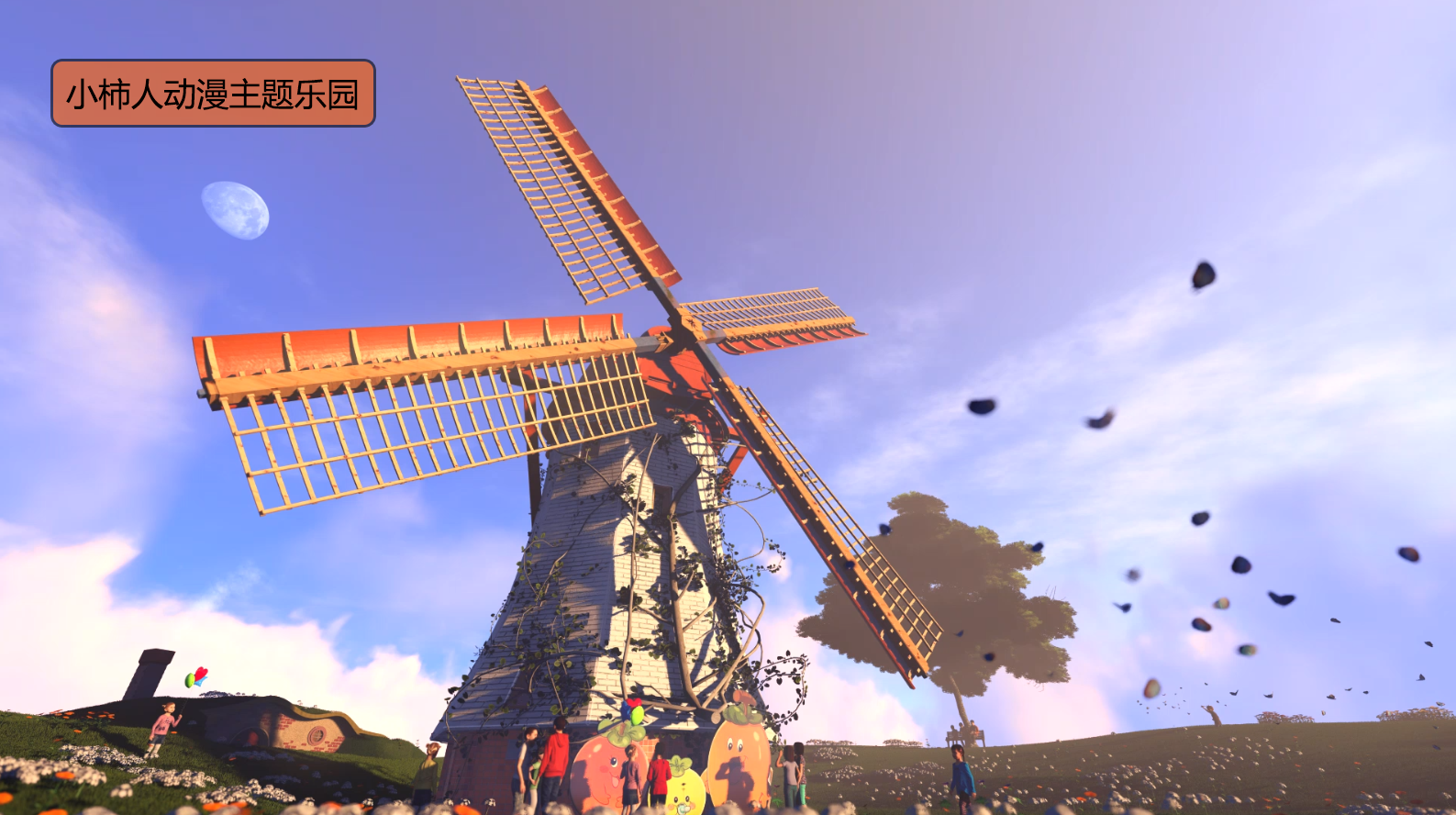Click the 小柿人动漫主题乐园 label button

213,94
